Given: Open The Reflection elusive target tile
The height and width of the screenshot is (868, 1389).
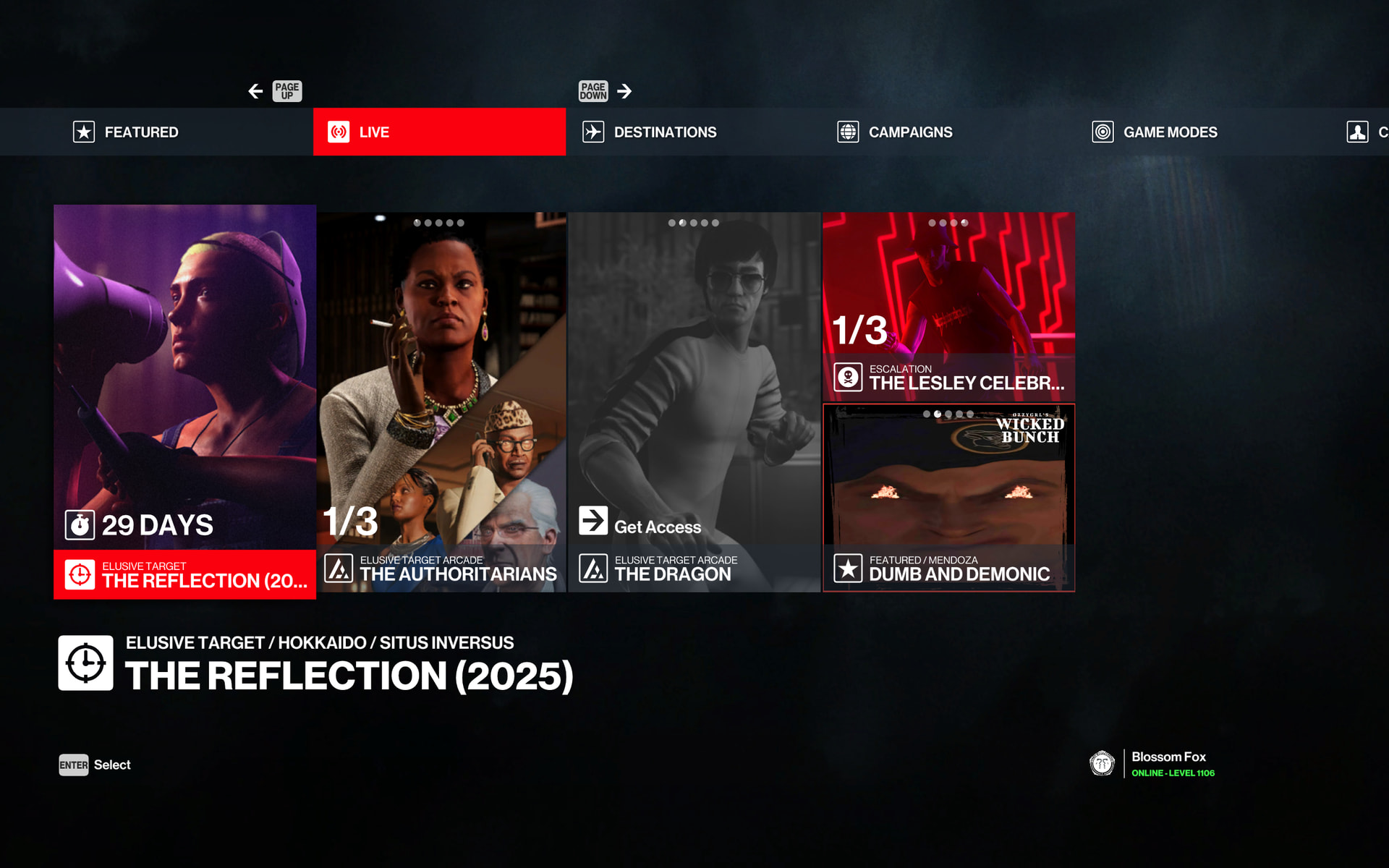Looking at the screenshot, I should point(184,401).
